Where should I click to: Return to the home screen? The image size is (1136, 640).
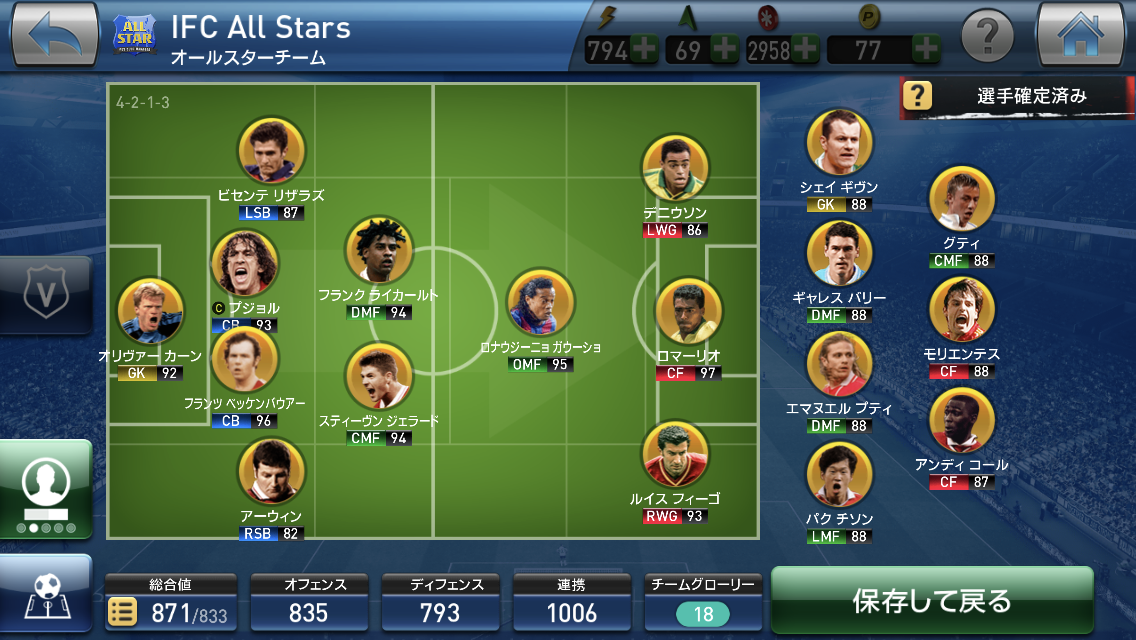point(1083,35)
